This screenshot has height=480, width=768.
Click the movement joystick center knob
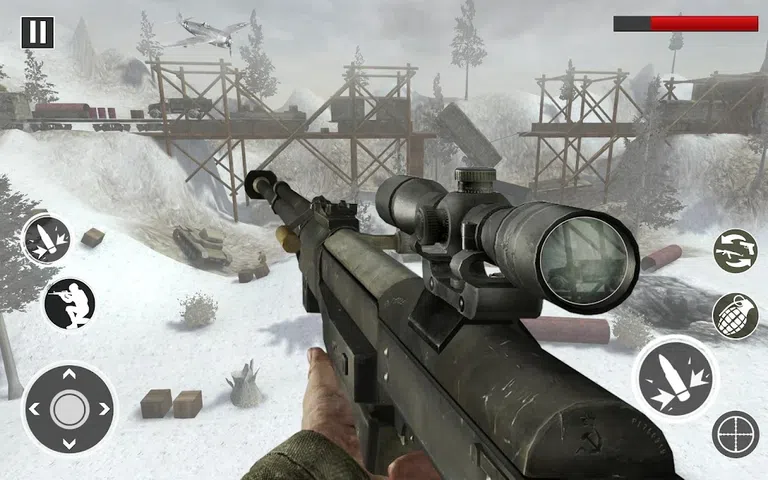point(69,408)
